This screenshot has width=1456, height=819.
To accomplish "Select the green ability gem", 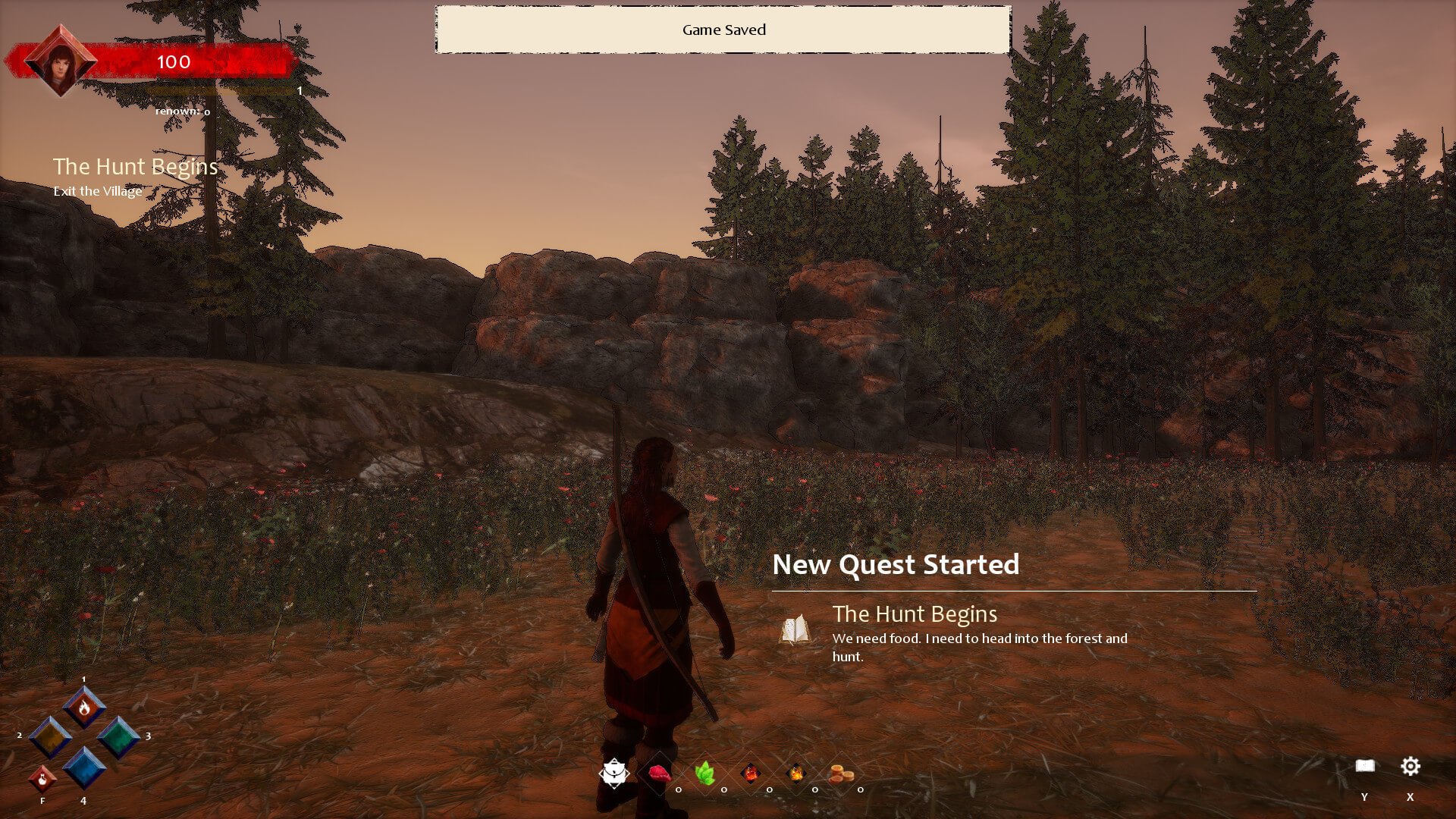I will tap(118, 737).
